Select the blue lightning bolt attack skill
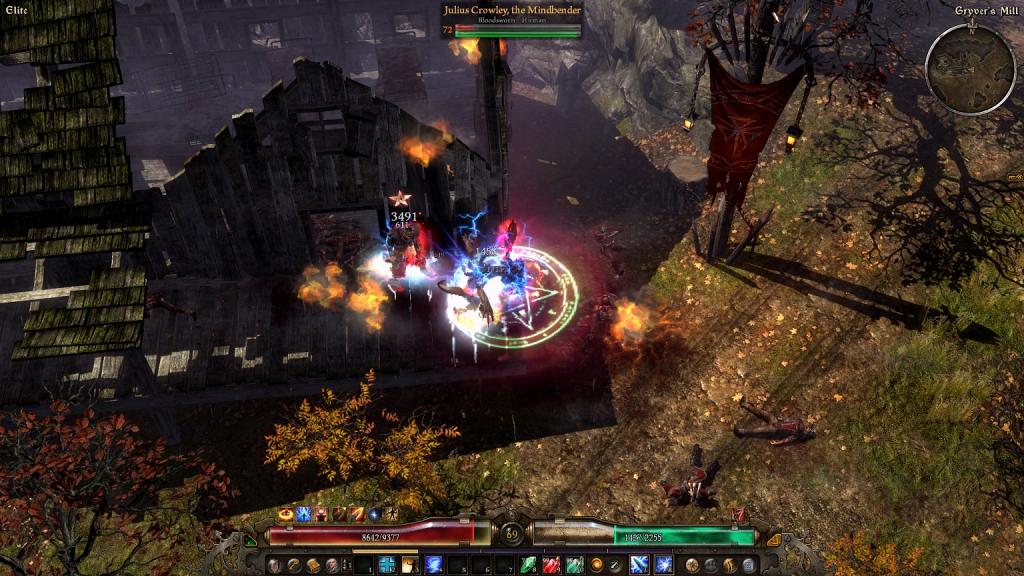 tap(639, 565)
